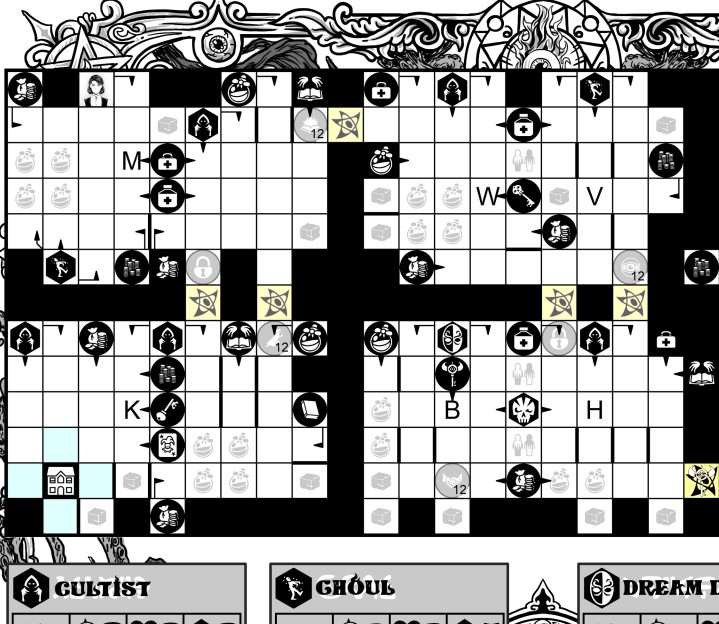Click the key token beside letter K
Screen dimensions: 719x624
(x=164, y=409)
